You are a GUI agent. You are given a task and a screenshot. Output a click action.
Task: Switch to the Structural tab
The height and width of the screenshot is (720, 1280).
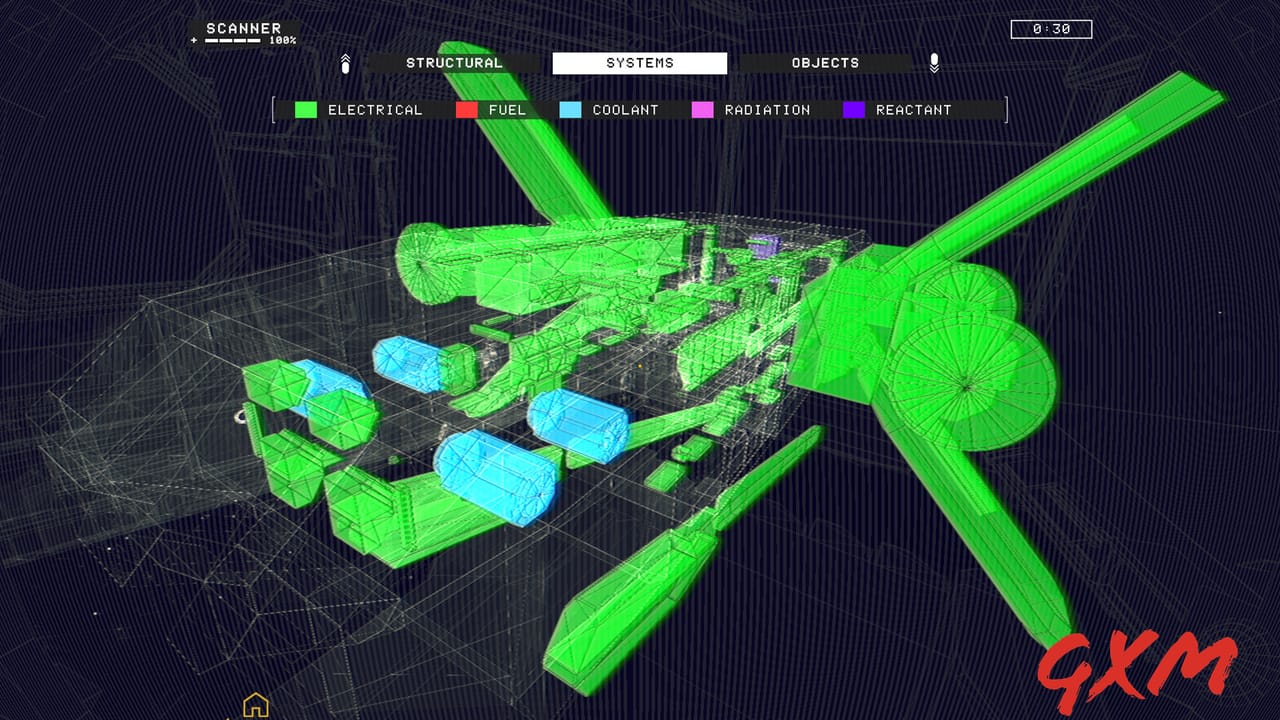click(455, 62)
